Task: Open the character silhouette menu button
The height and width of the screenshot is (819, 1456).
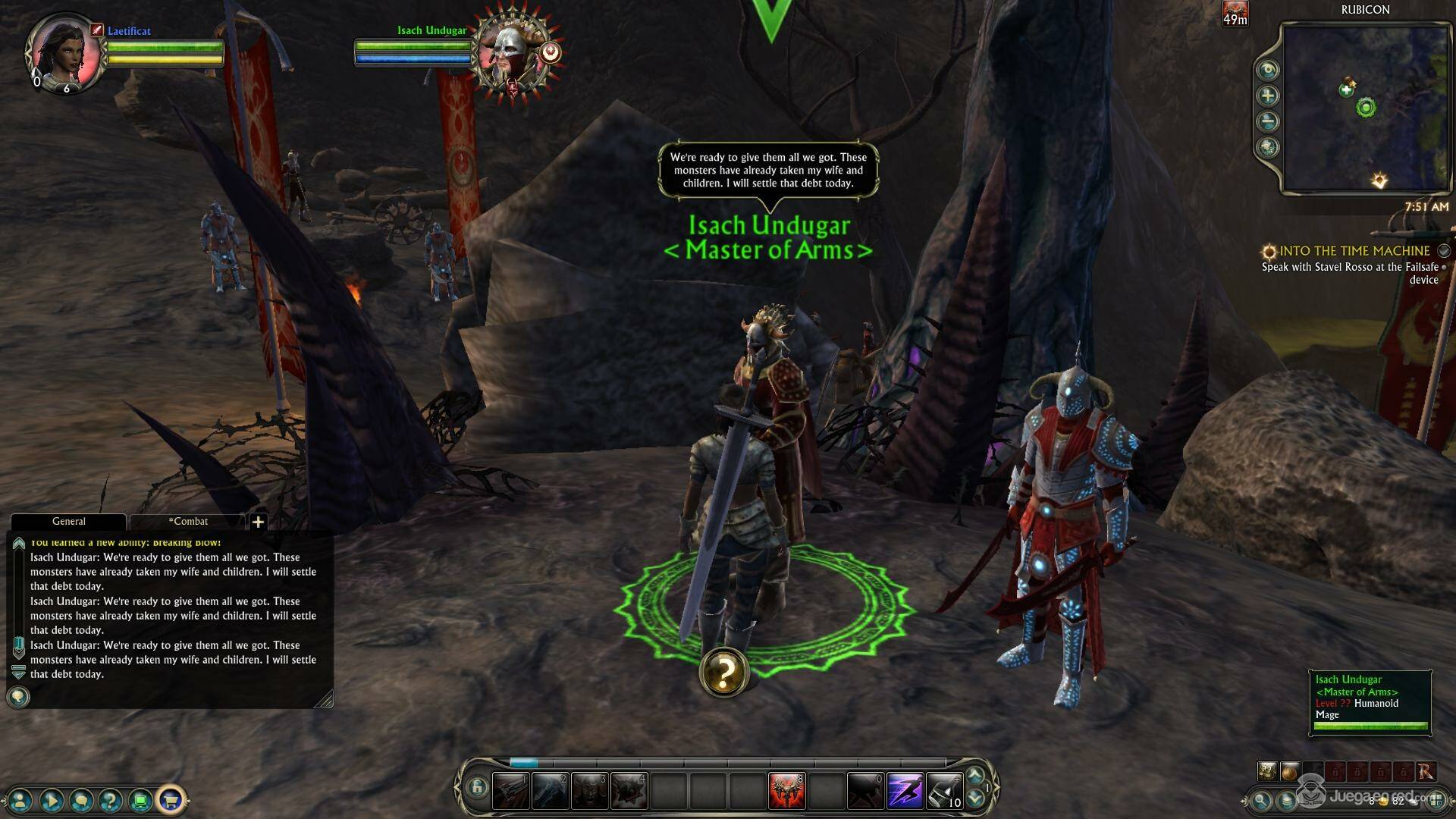Action: (20, 799)
